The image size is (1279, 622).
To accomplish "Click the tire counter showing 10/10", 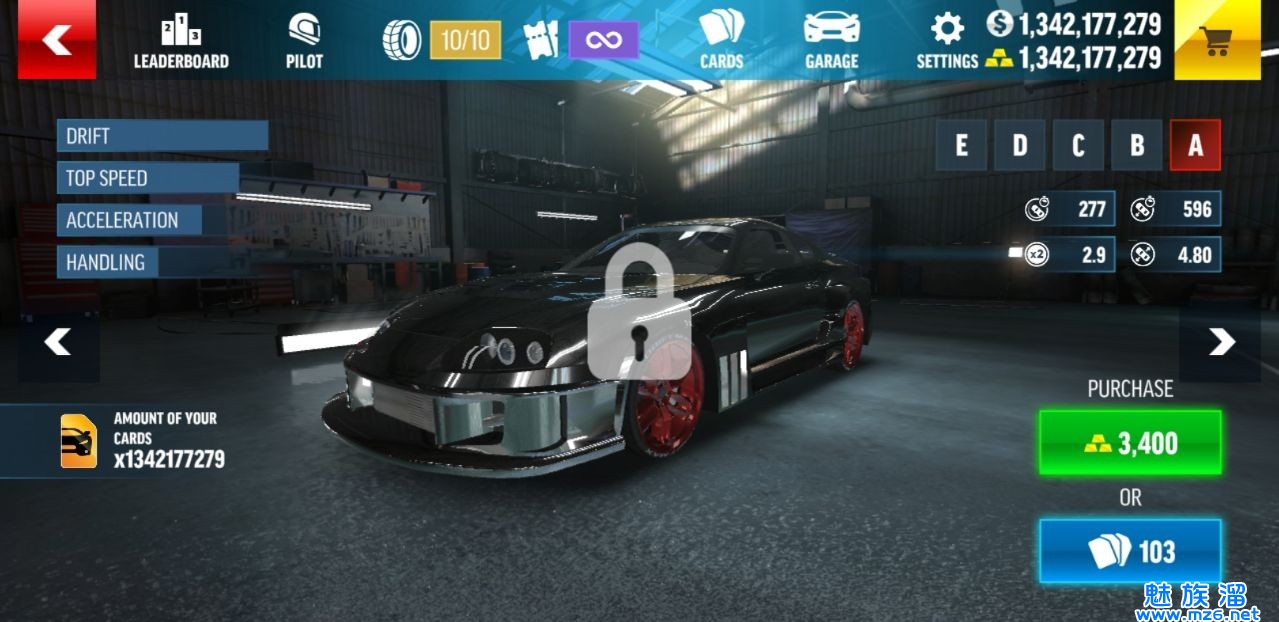I will pos(465,40).
